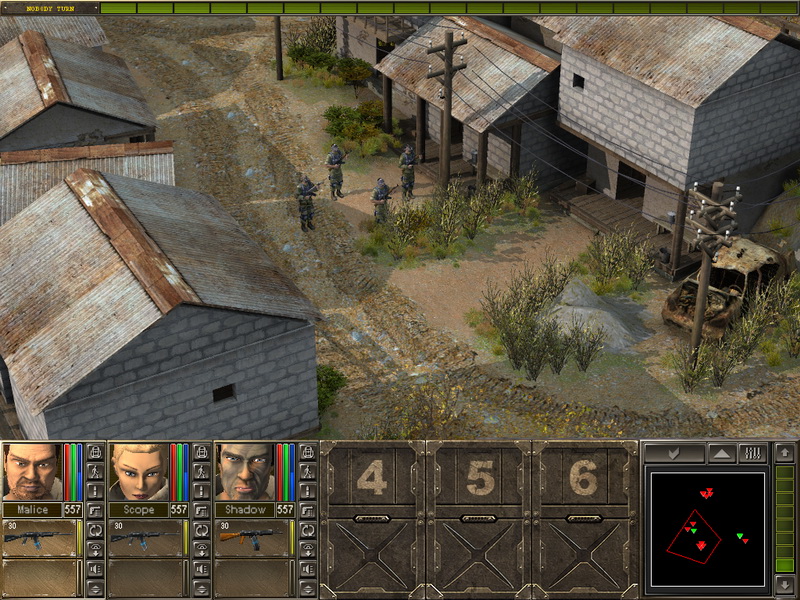The image size is (800, 600).
Task: Click Shadow's reload arrows button
Action: point(310,529)
